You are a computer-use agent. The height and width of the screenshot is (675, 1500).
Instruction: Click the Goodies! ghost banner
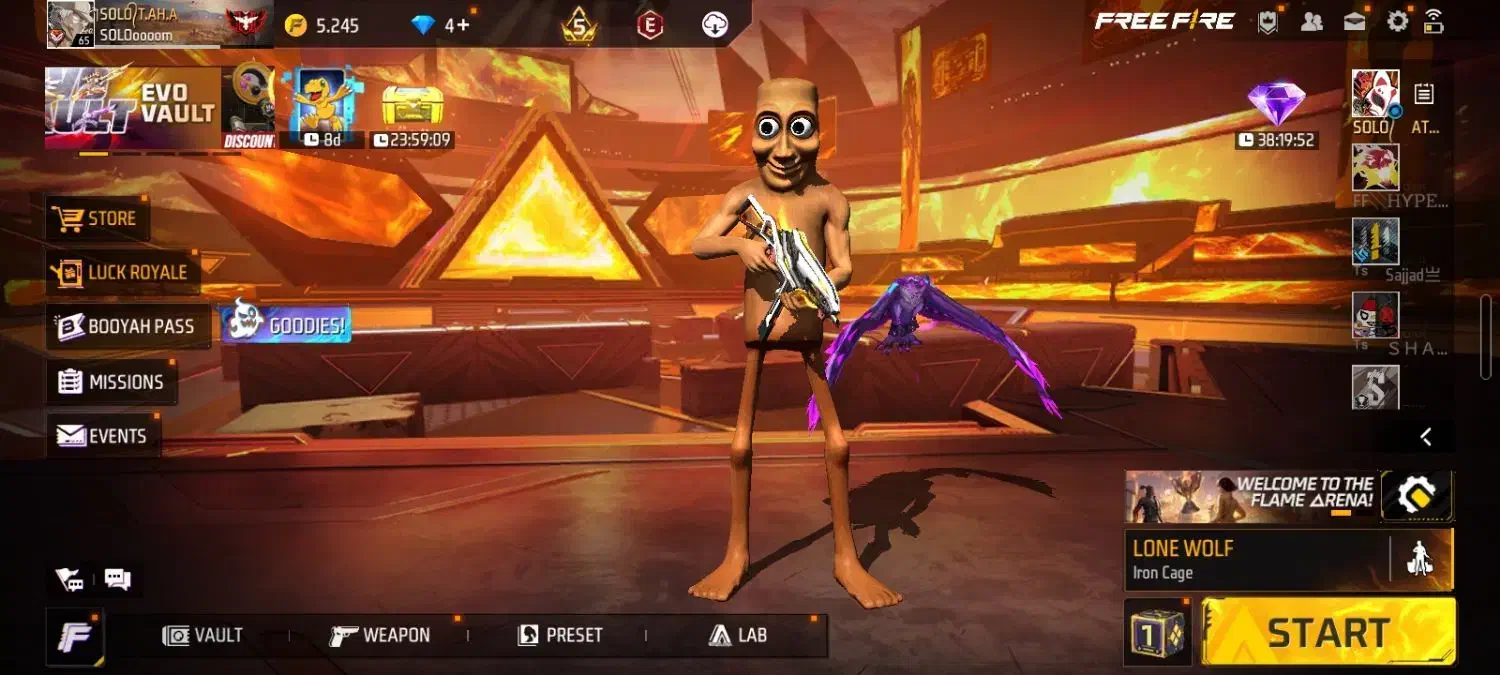(x=286, y=324)
